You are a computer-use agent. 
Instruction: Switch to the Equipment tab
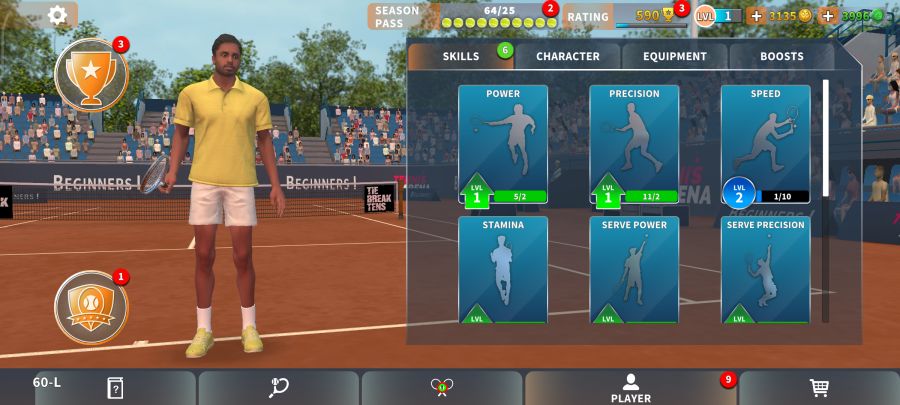(x=674, y=56)
